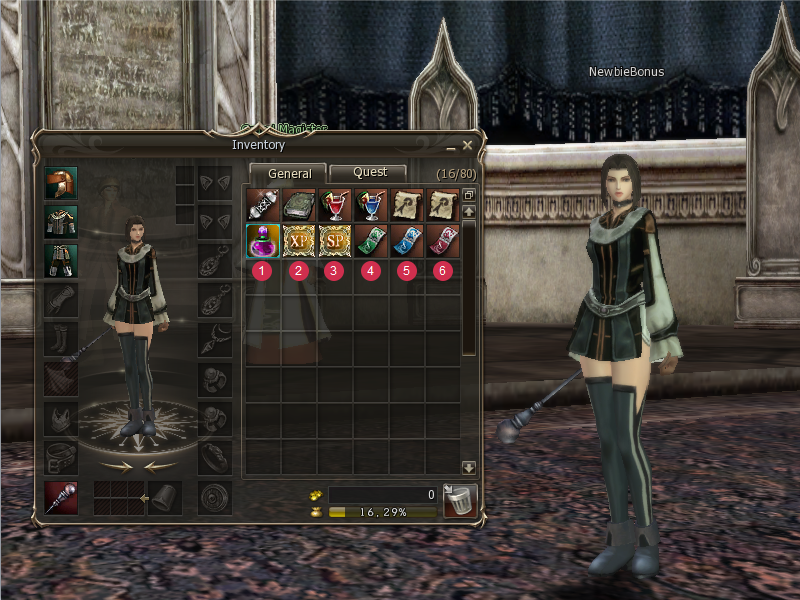
Task: Select the General inventory tab
Action: tap(289, 174)
